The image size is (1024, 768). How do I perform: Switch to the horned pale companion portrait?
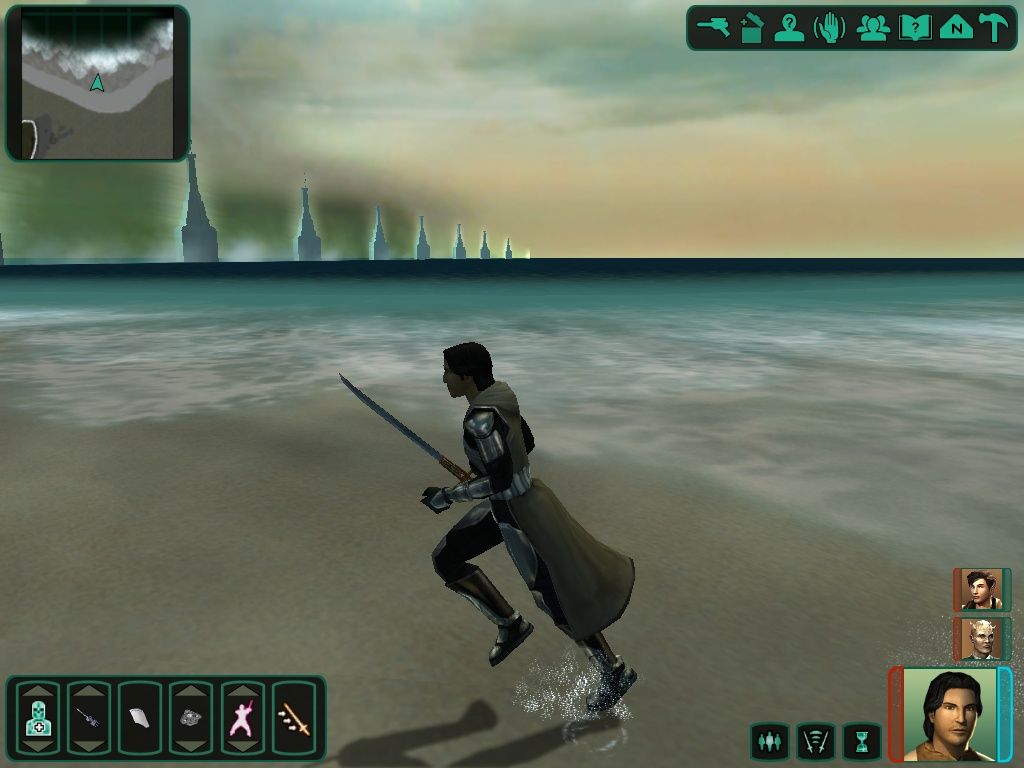tap(981, 638)
